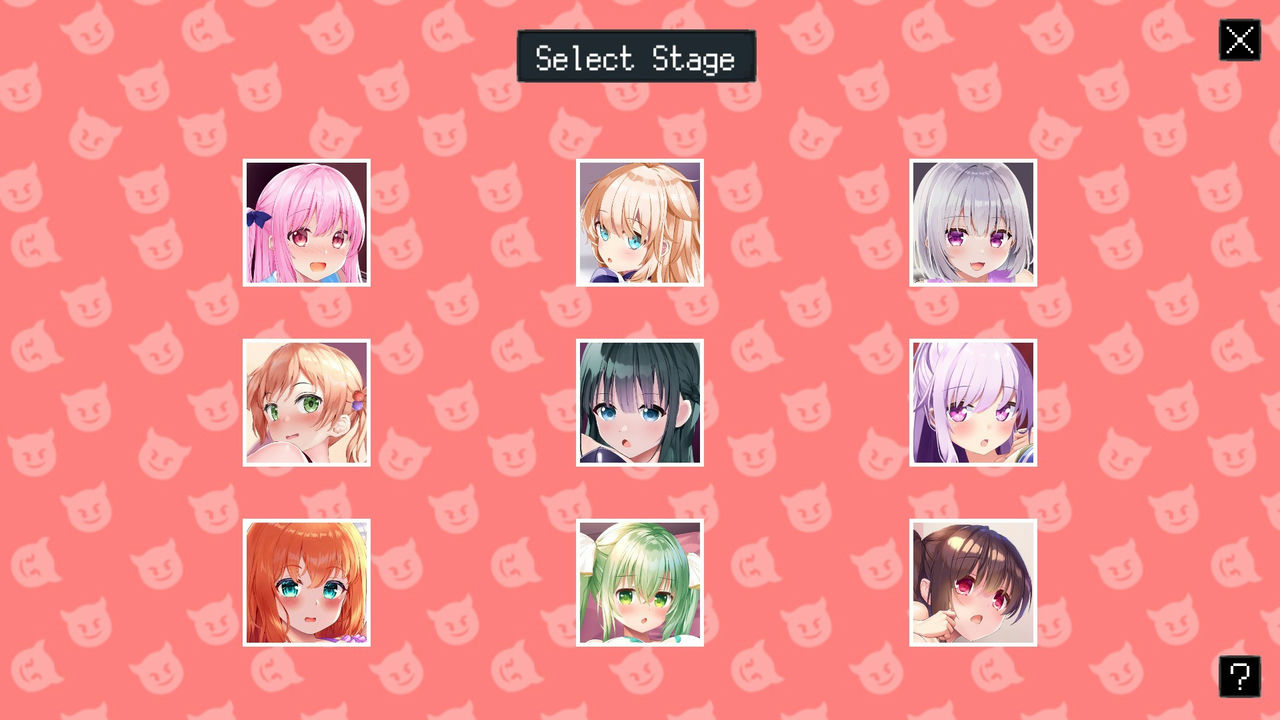Select the lavender-haired girl with side ponytail stage
The image size is (1280, 720).
coord(972,402)
